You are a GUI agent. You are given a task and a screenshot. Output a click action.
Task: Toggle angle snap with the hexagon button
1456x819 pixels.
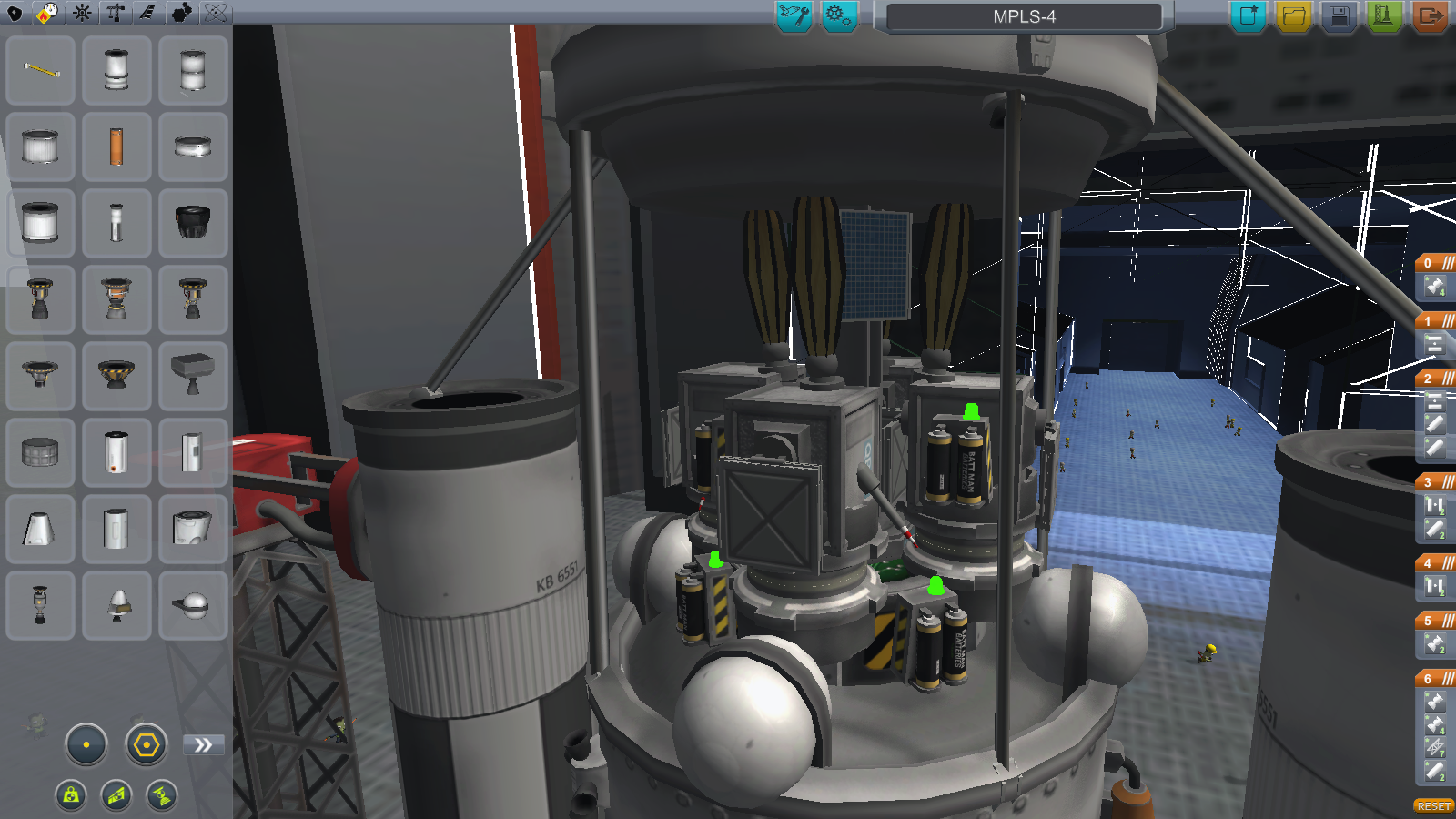point(145,743)
